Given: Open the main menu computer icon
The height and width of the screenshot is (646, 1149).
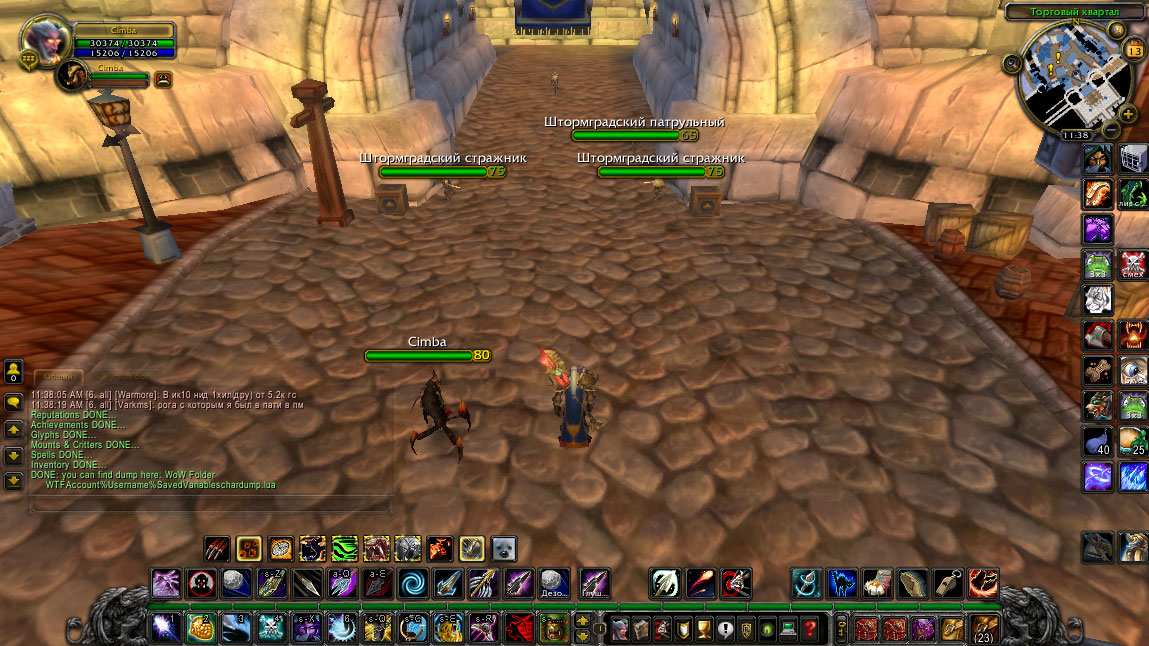Looking at the screenshot, I should (x=788, y=629).
